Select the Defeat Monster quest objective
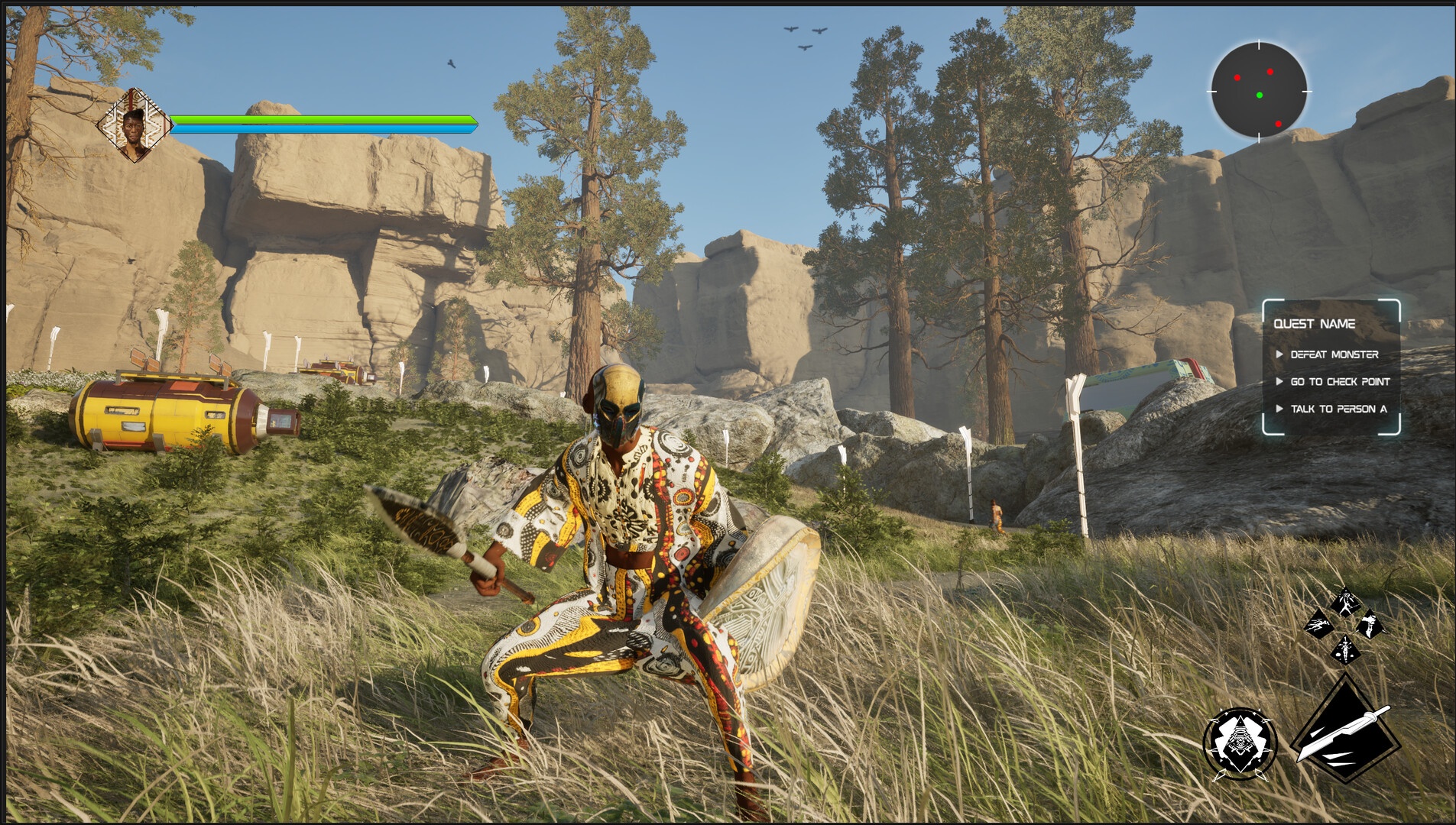1456x825 pixels. pyautogui.click(x=1334, y=354)
